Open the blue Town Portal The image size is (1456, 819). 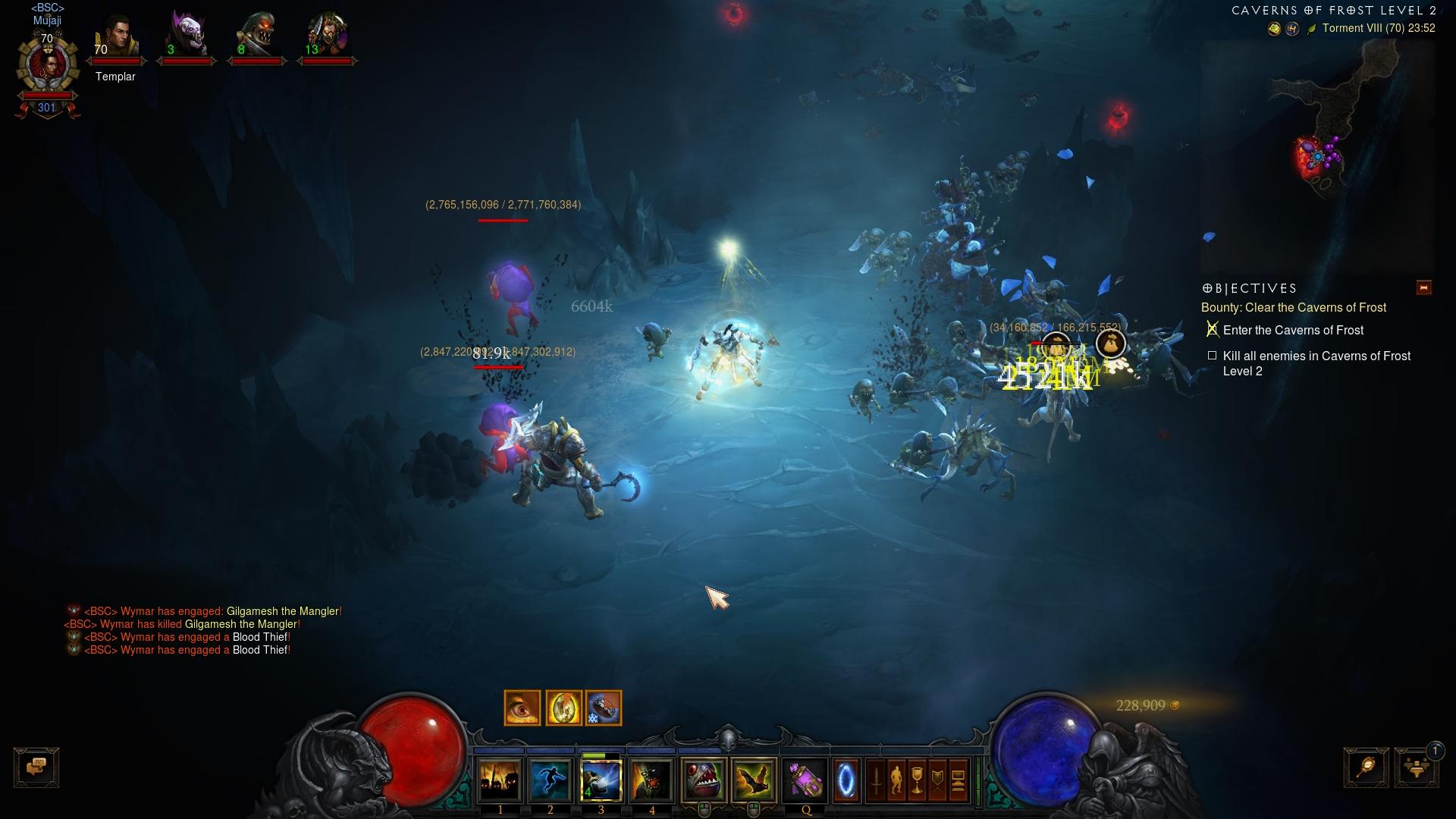tap(846, 780)
